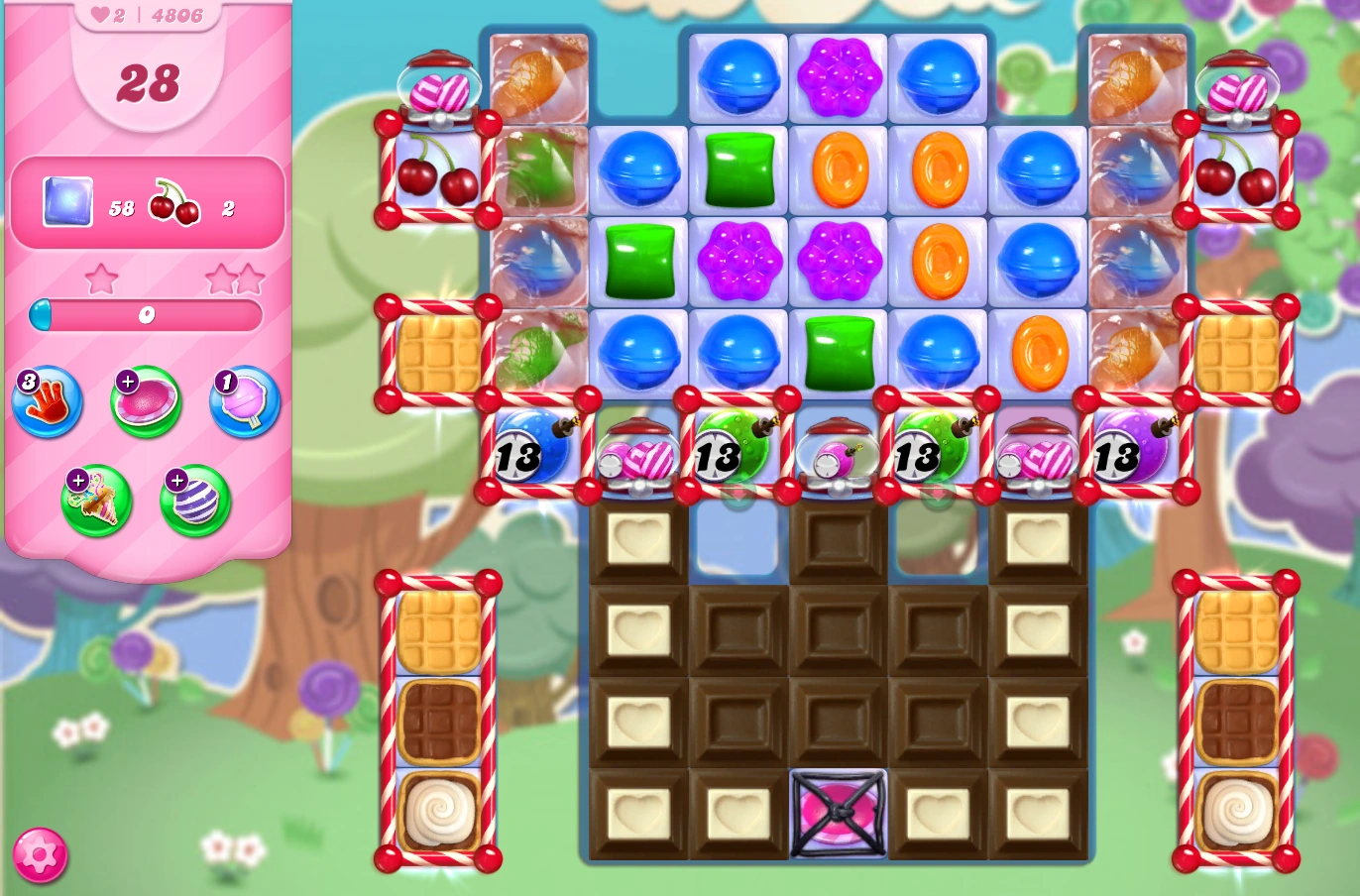
Task: Activate the Lollipop Hammer booster
Action: pyautogui.click(x=243, y=401)
